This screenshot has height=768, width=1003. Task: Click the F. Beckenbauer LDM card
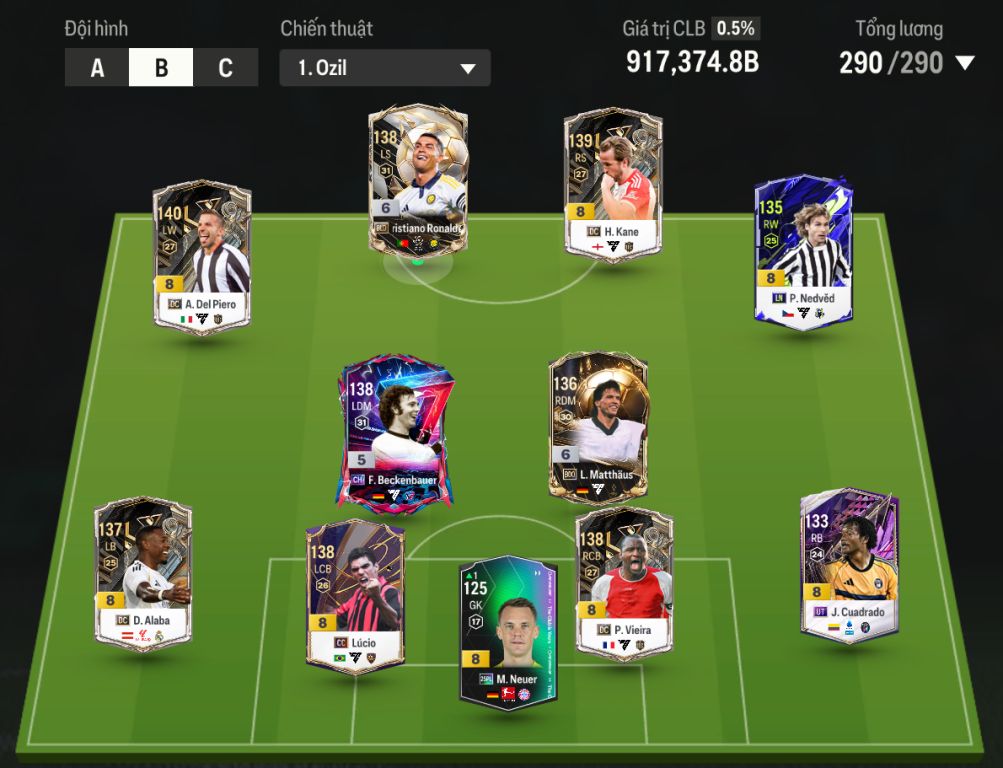click(x=395, y=432)
